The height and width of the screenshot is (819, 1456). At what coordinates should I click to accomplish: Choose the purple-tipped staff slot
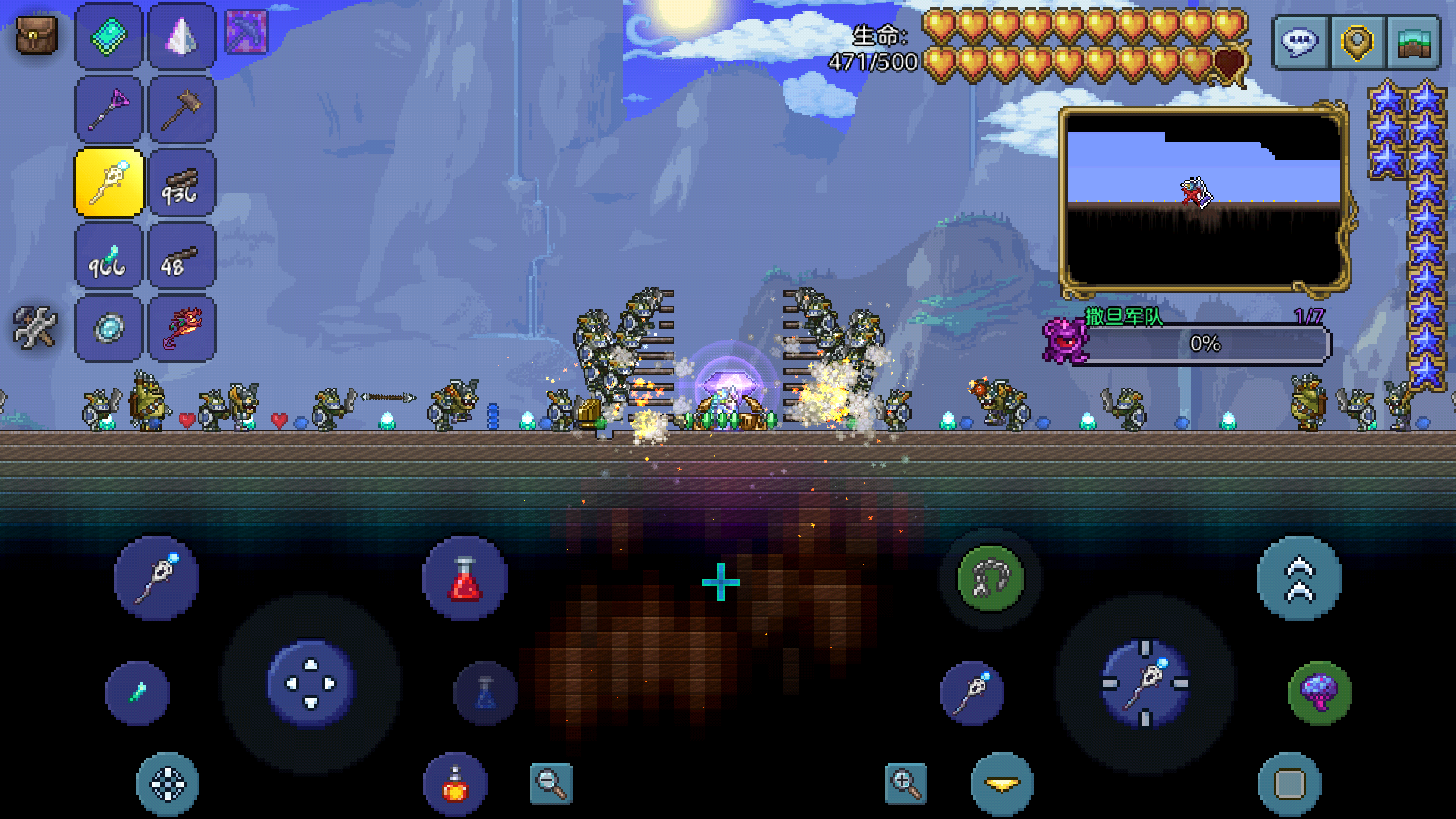coord(109,109)
